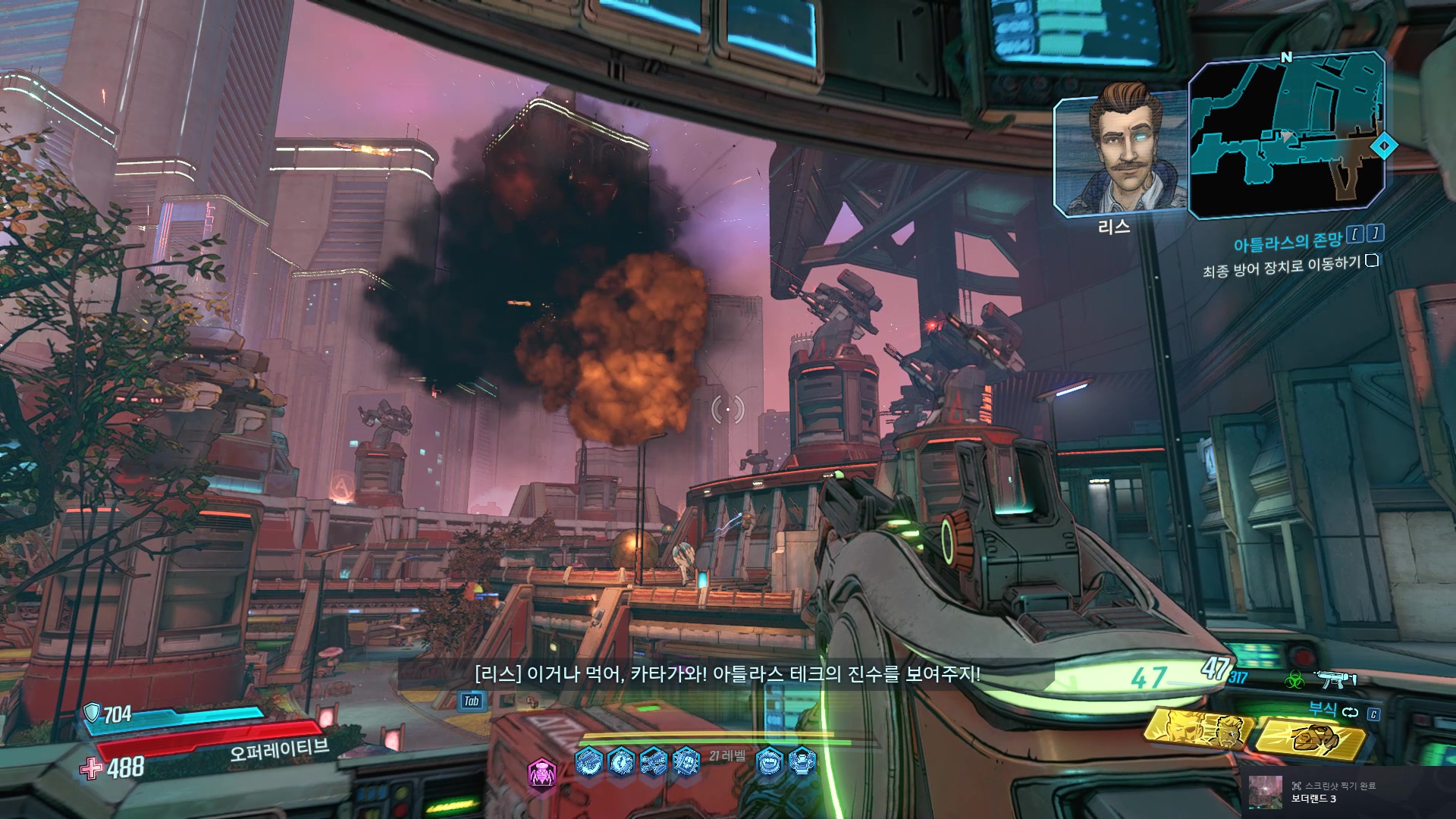The height and width of the screenshot is (819, 1456).
Task: Click the green corrosive element icon
Action: pos(1294,680)
